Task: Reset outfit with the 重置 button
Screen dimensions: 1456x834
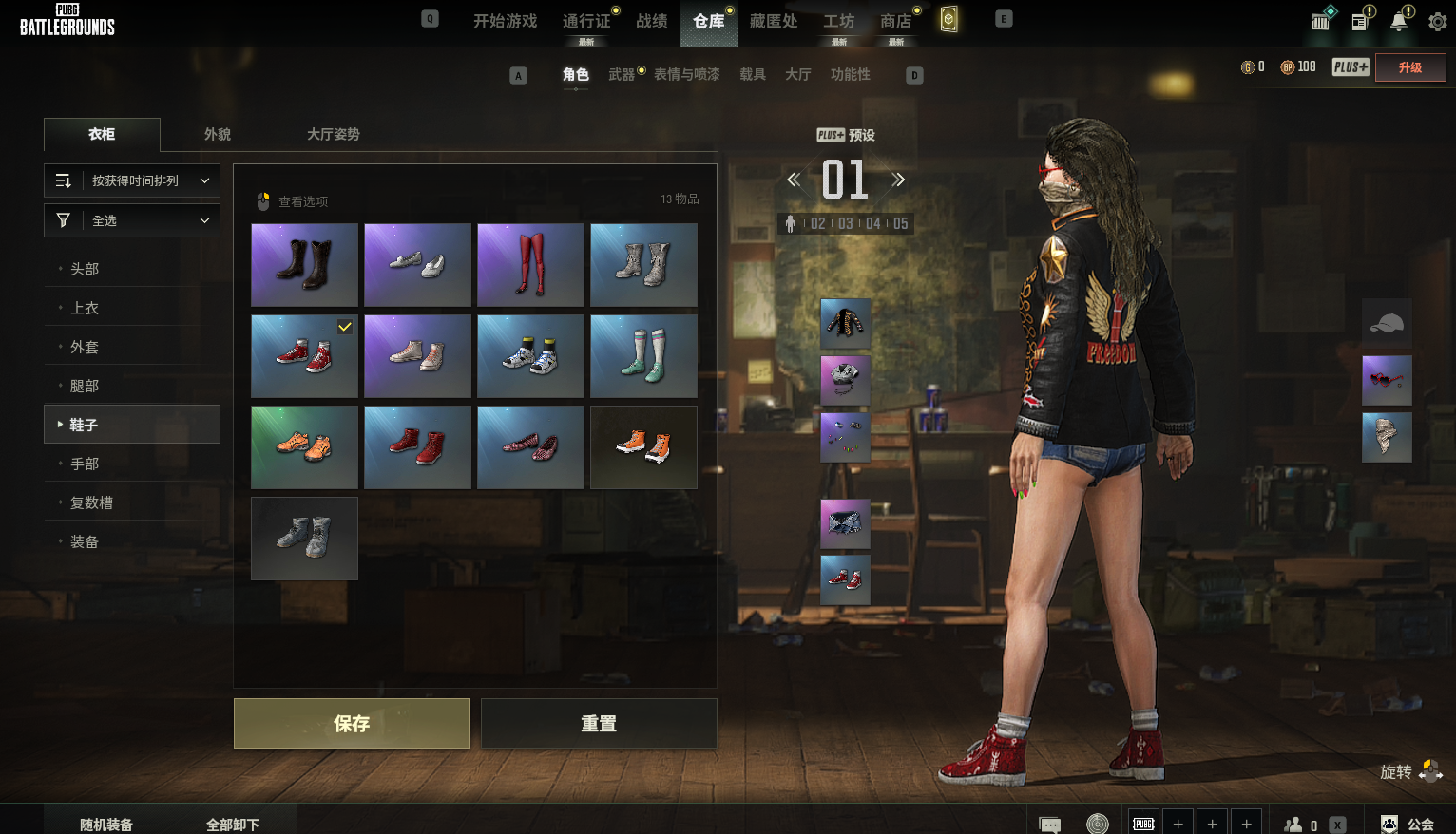Action: [599, 724]
